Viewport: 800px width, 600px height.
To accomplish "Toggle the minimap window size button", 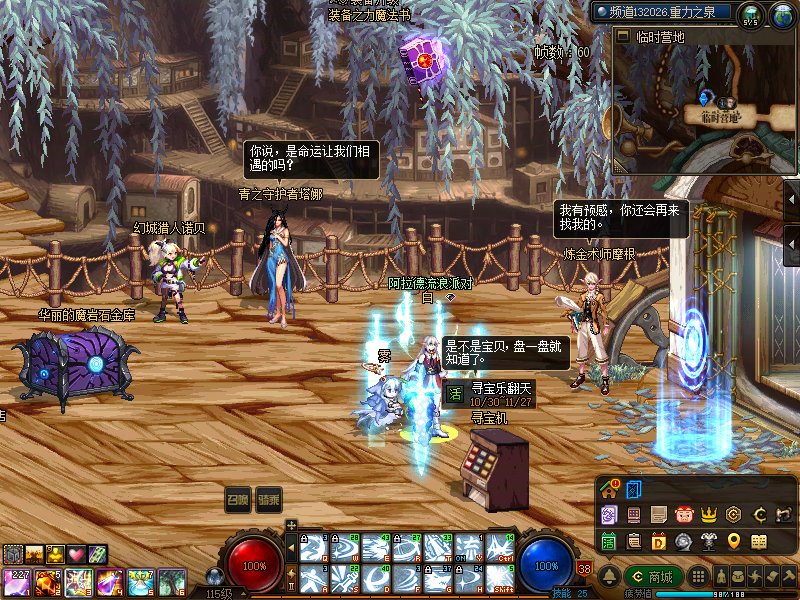I will [x=623, y=37].
